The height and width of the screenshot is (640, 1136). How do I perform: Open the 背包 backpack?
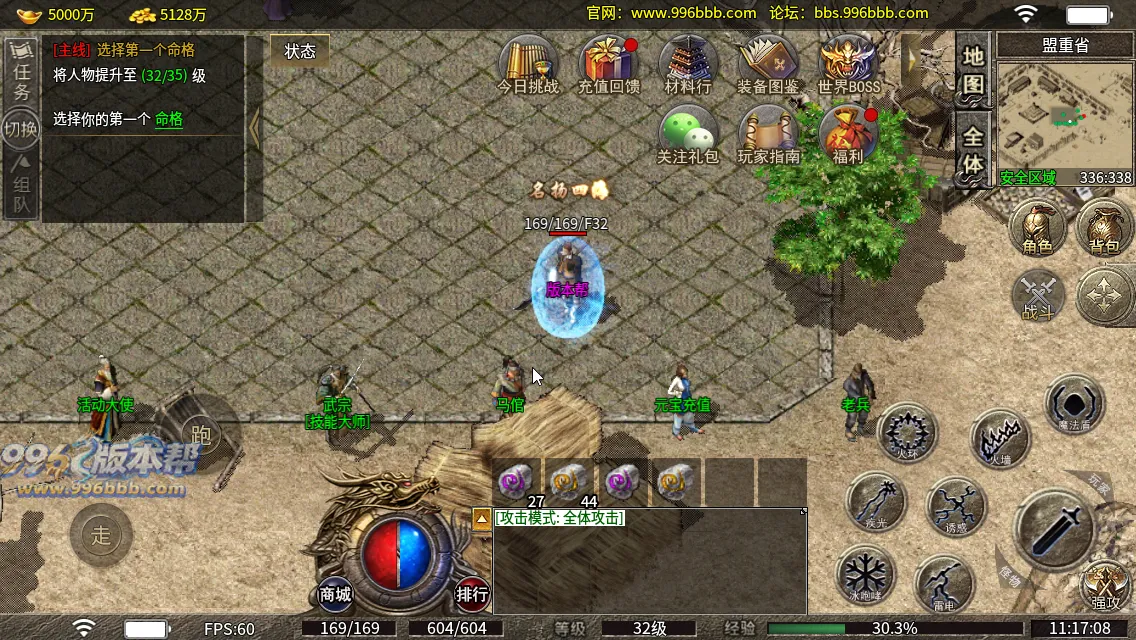tap(1104, 229)
